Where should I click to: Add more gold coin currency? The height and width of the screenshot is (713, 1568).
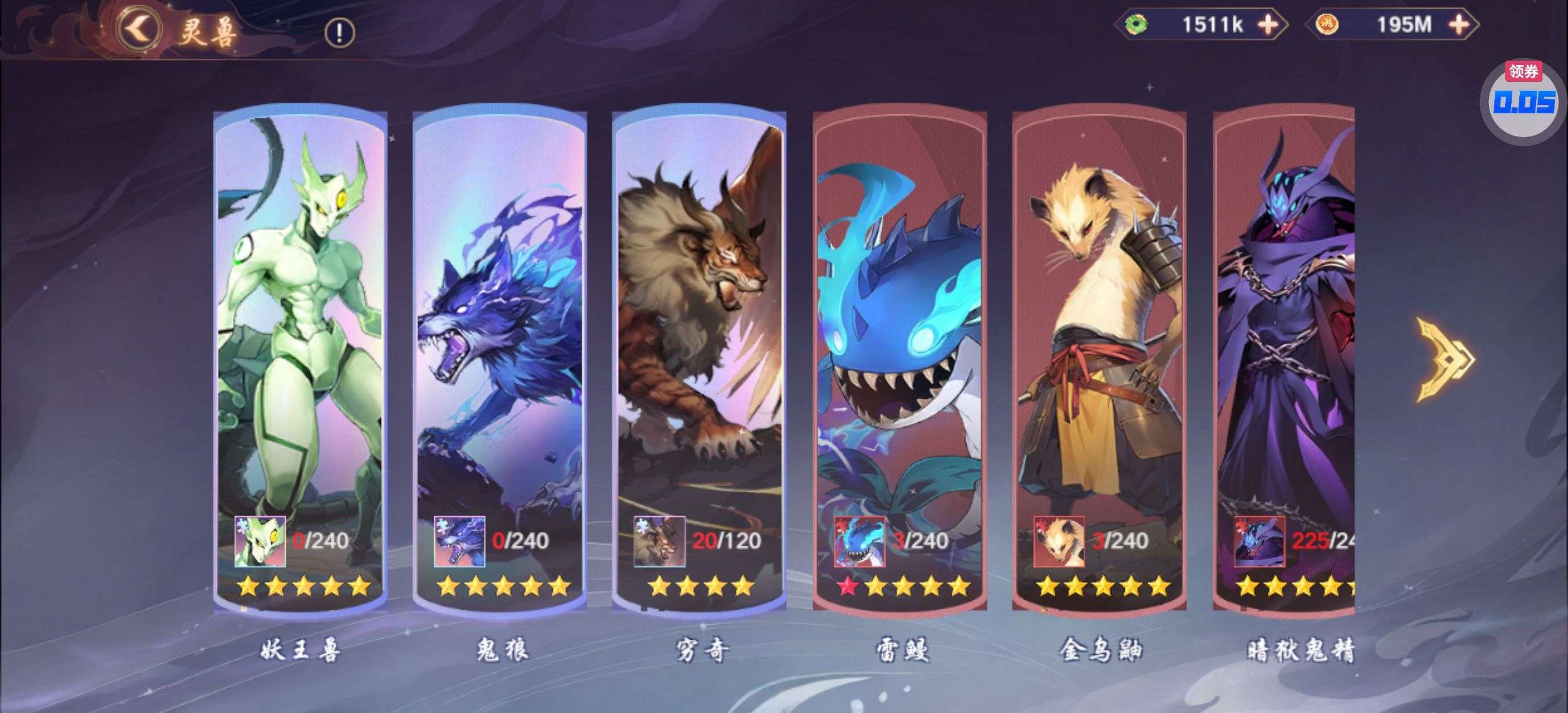[x=1459, y=25]
